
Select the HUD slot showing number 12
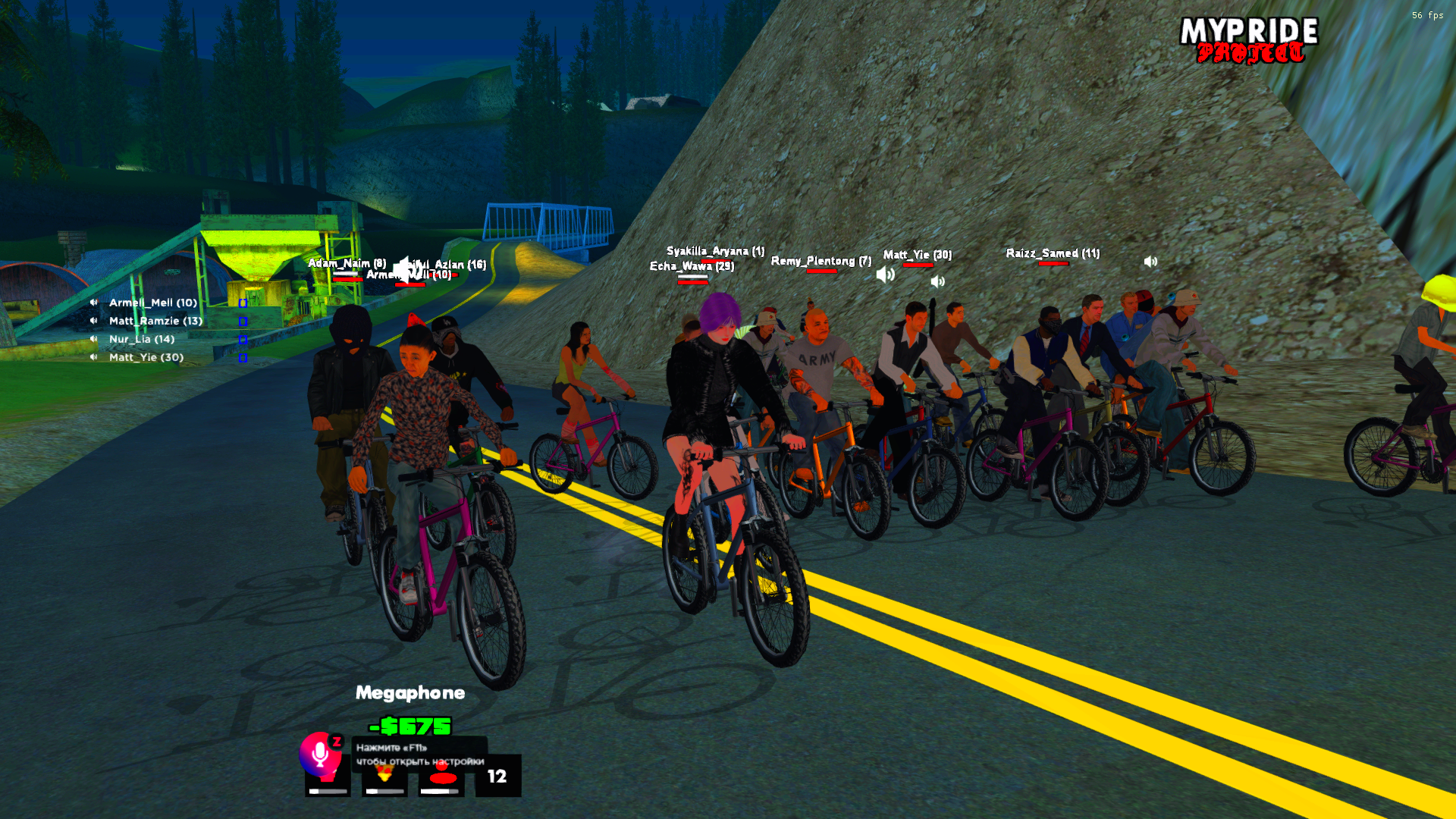pyautogui.click(x=497, y=776)
